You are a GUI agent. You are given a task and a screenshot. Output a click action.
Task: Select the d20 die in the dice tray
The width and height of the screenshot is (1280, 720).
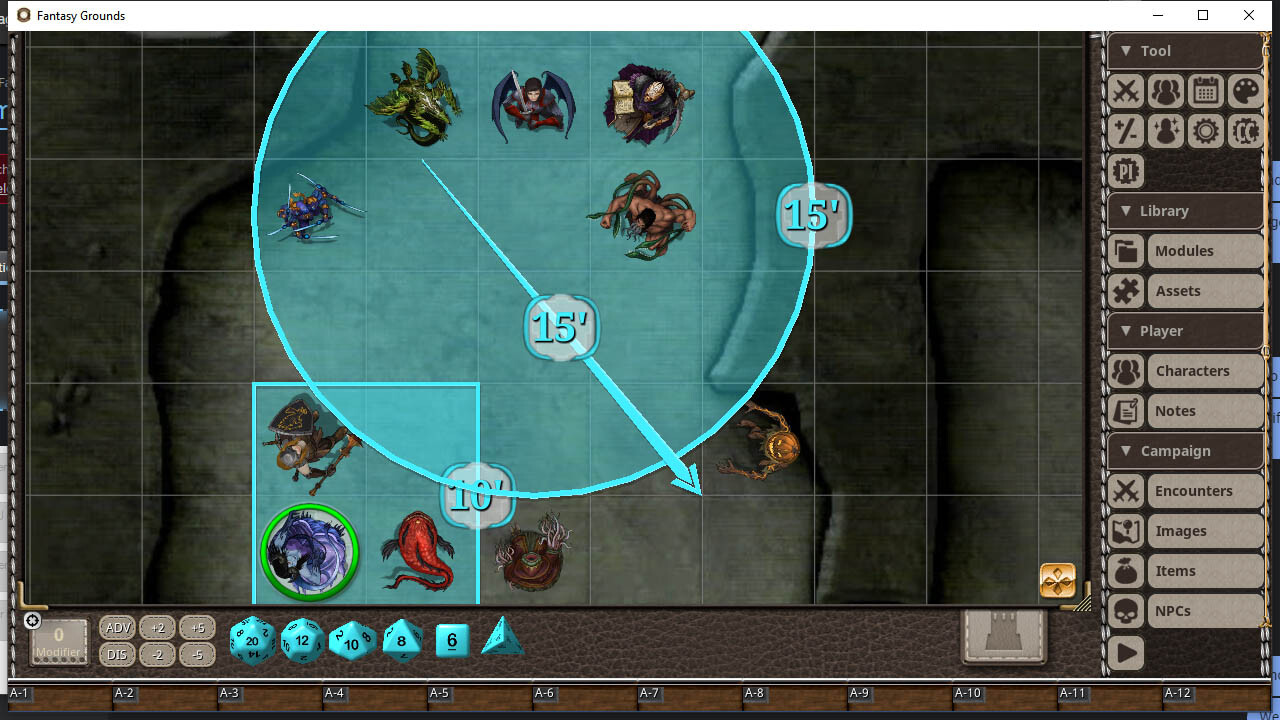click(x=252, y=641)
